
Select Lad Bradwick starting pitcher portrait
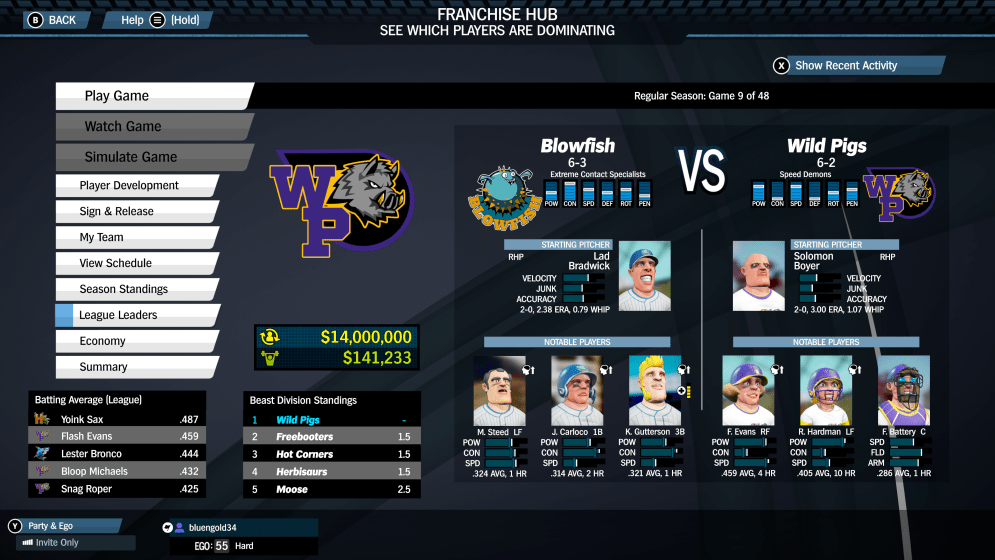click(x=644, y=277)
